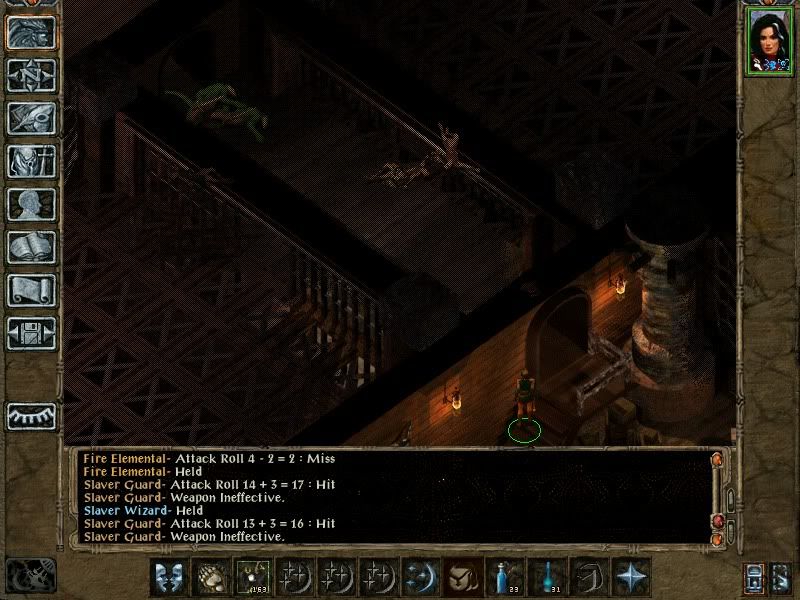
Task: Use the teal flask with 31 charges
Action: click(x=546, y=577)
